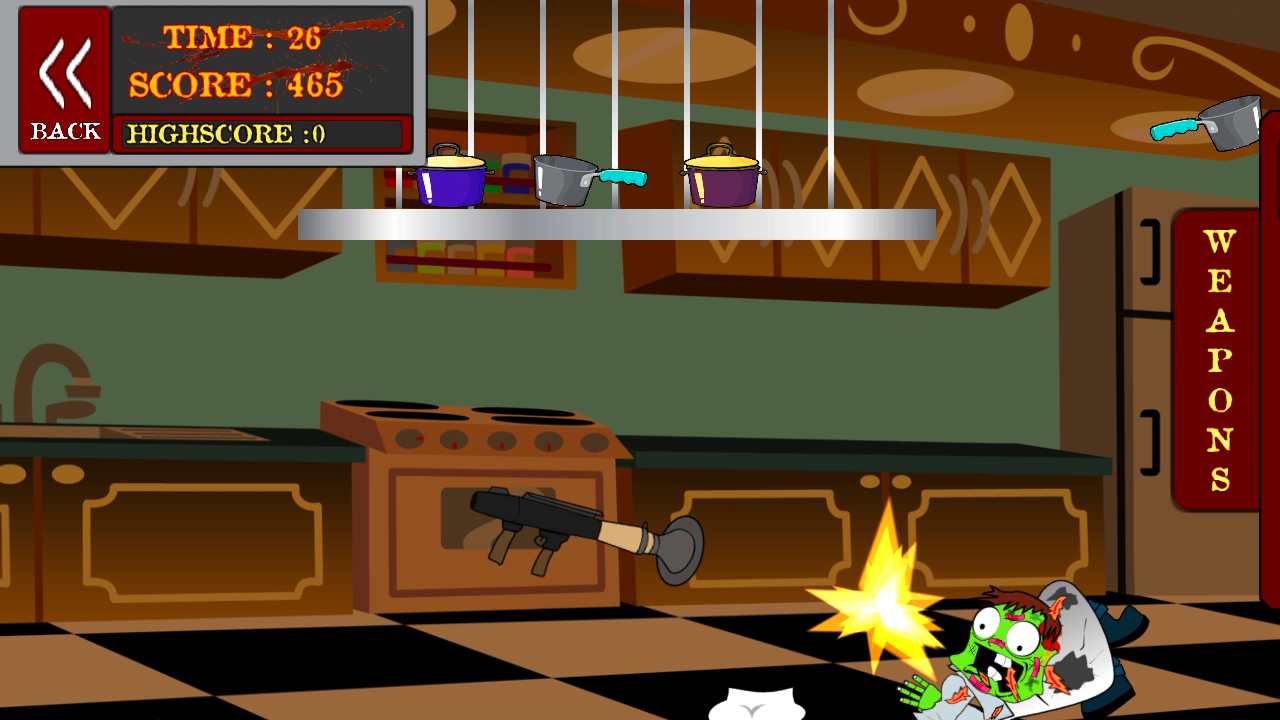Click the SCORE label
This screenshot has height=720, width=1280.
click(x=190, y=84)
